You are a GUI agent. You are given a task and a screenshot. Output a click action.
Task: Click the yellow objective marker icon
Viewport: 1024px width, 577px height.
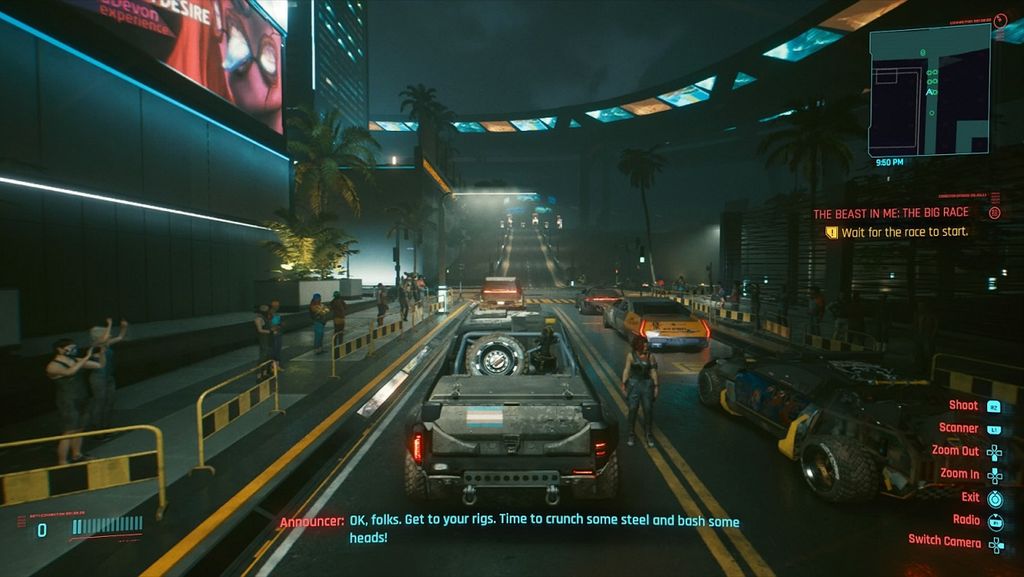(x=830, y=232)
